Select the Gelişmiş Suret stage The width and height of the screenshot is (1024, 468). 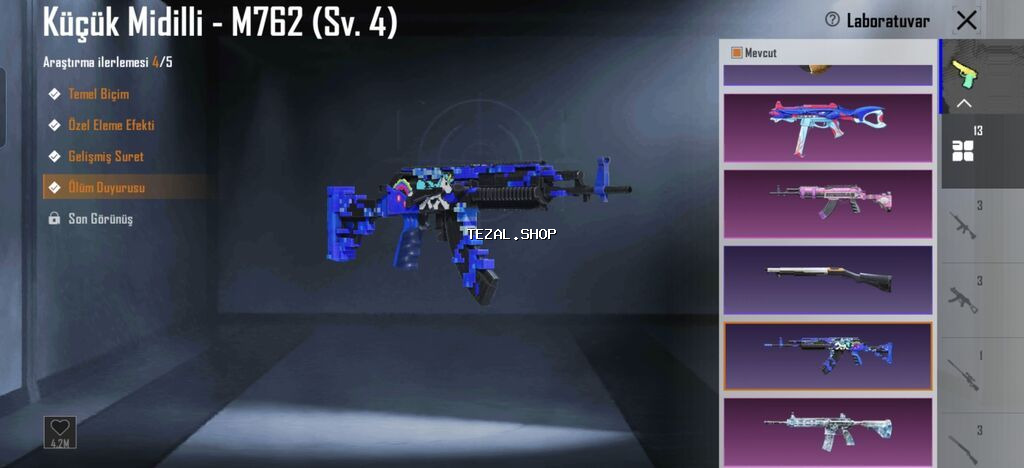pos(105,156)
